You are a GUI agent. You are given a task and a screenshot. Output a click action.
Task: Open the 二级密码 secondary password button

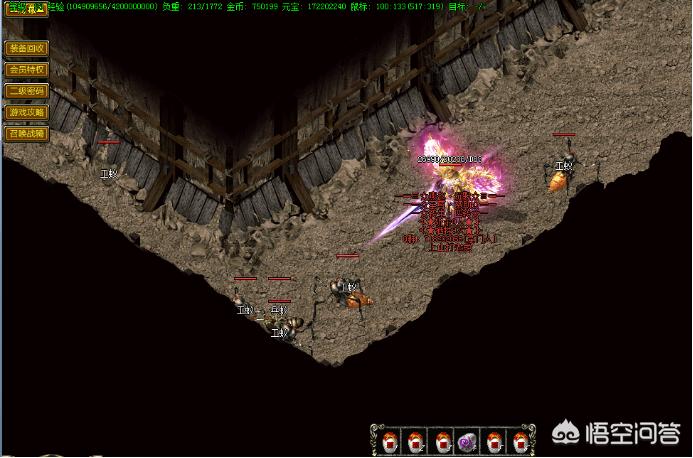coord(27,90)
